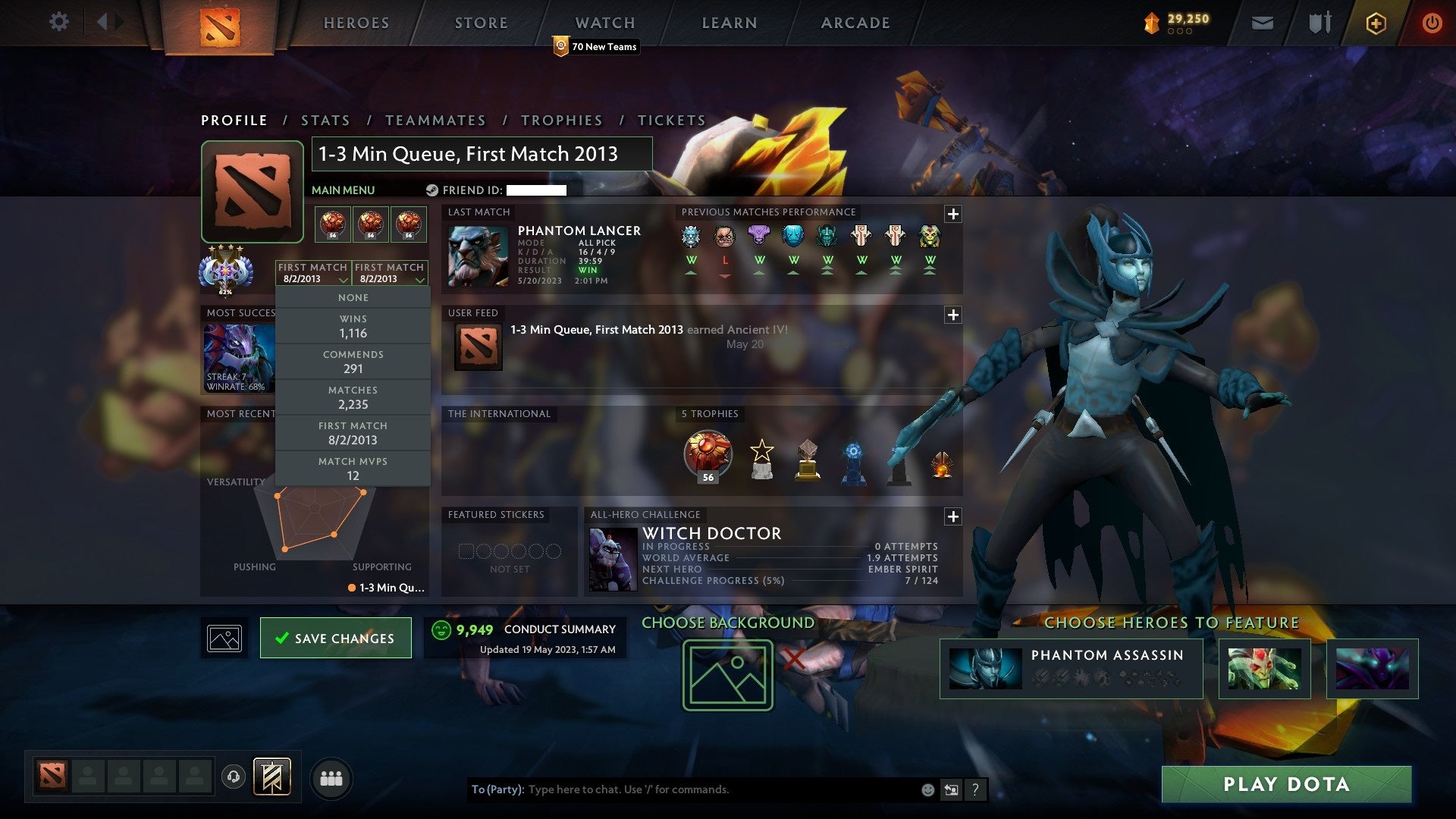Image resolution: width=1456 pixels, height=819 pixels.
Task: Select Wins 1,116 from the stat dropdown
Action: (x=353, y=325)
